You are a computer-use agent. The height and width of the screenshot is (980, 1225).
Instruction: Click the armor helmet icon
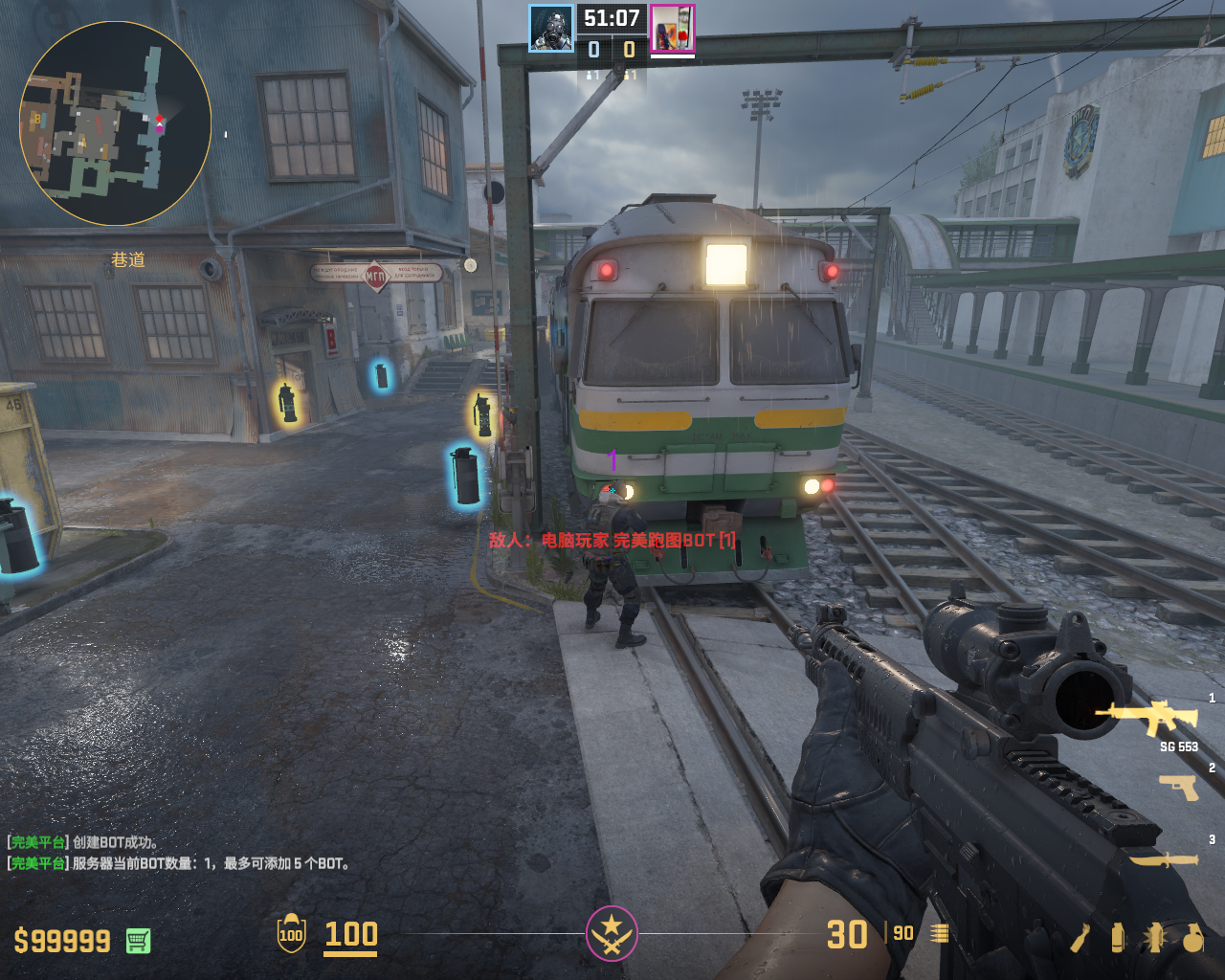click(x=291, y=934)
